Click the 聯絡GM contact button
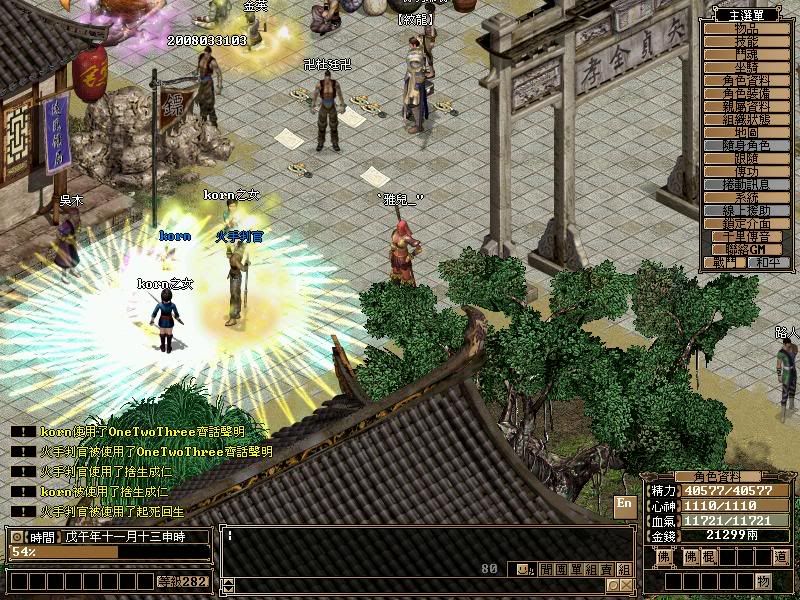This screenshot has height=600, width=800. click(747, 249)
